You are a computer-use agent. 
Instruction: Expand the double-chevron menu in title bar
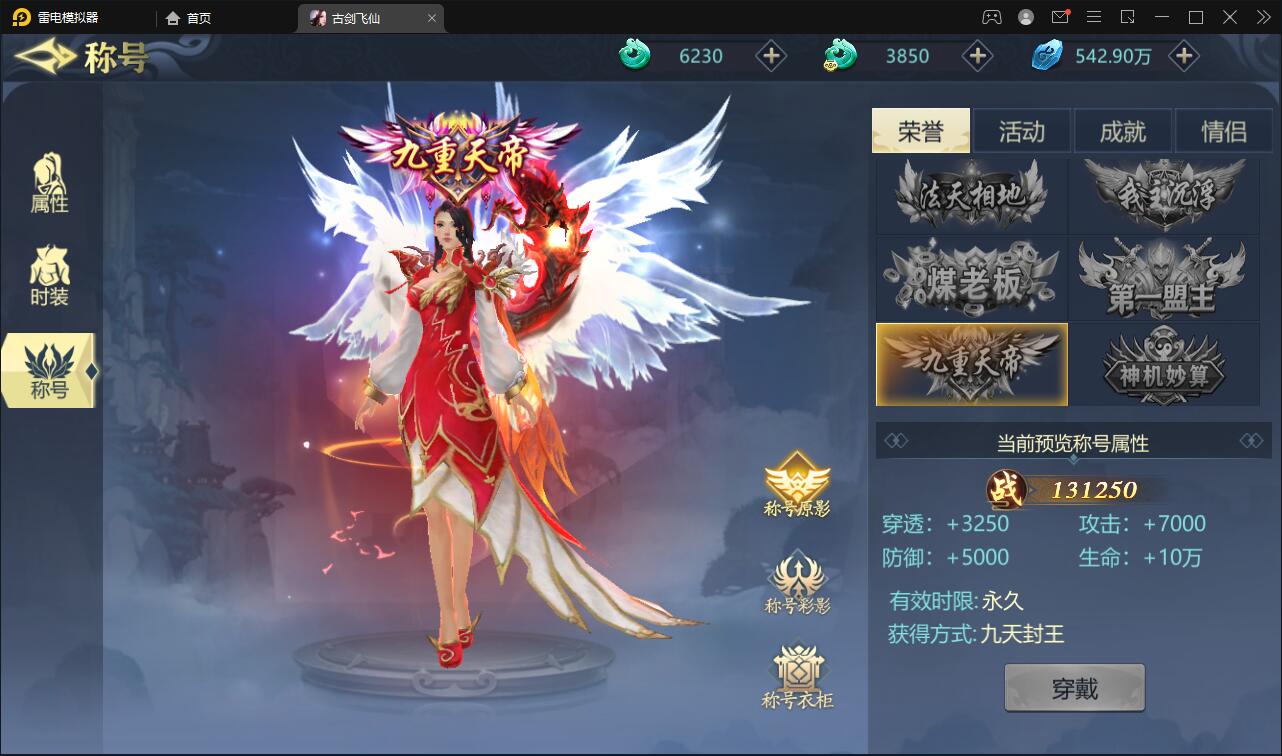click(x=1261, y=17)
